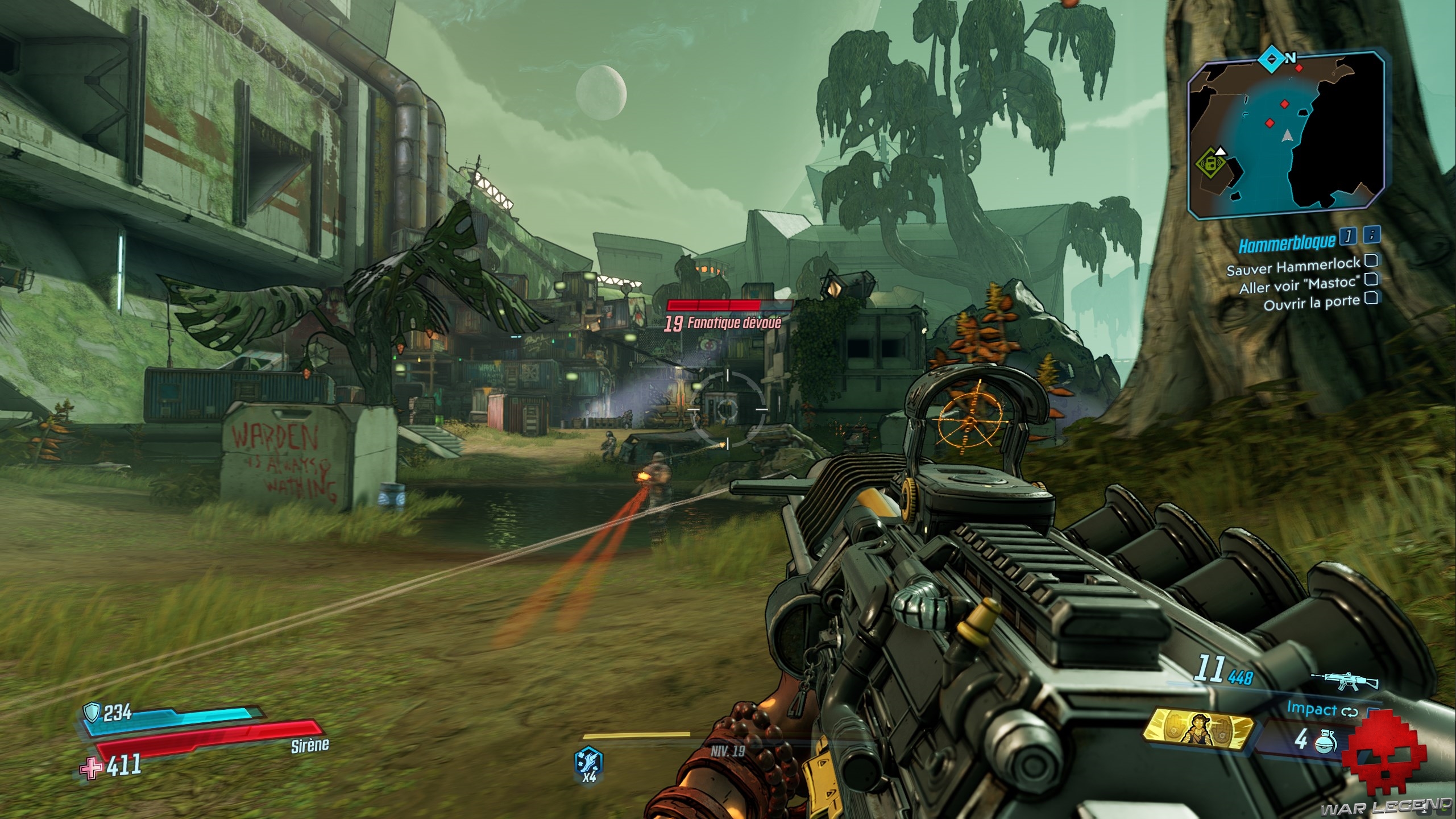The width and height of the screenshot is (1456, 819).
Task: Click the north compass marker on minimap
Action: click(1270, 58)
